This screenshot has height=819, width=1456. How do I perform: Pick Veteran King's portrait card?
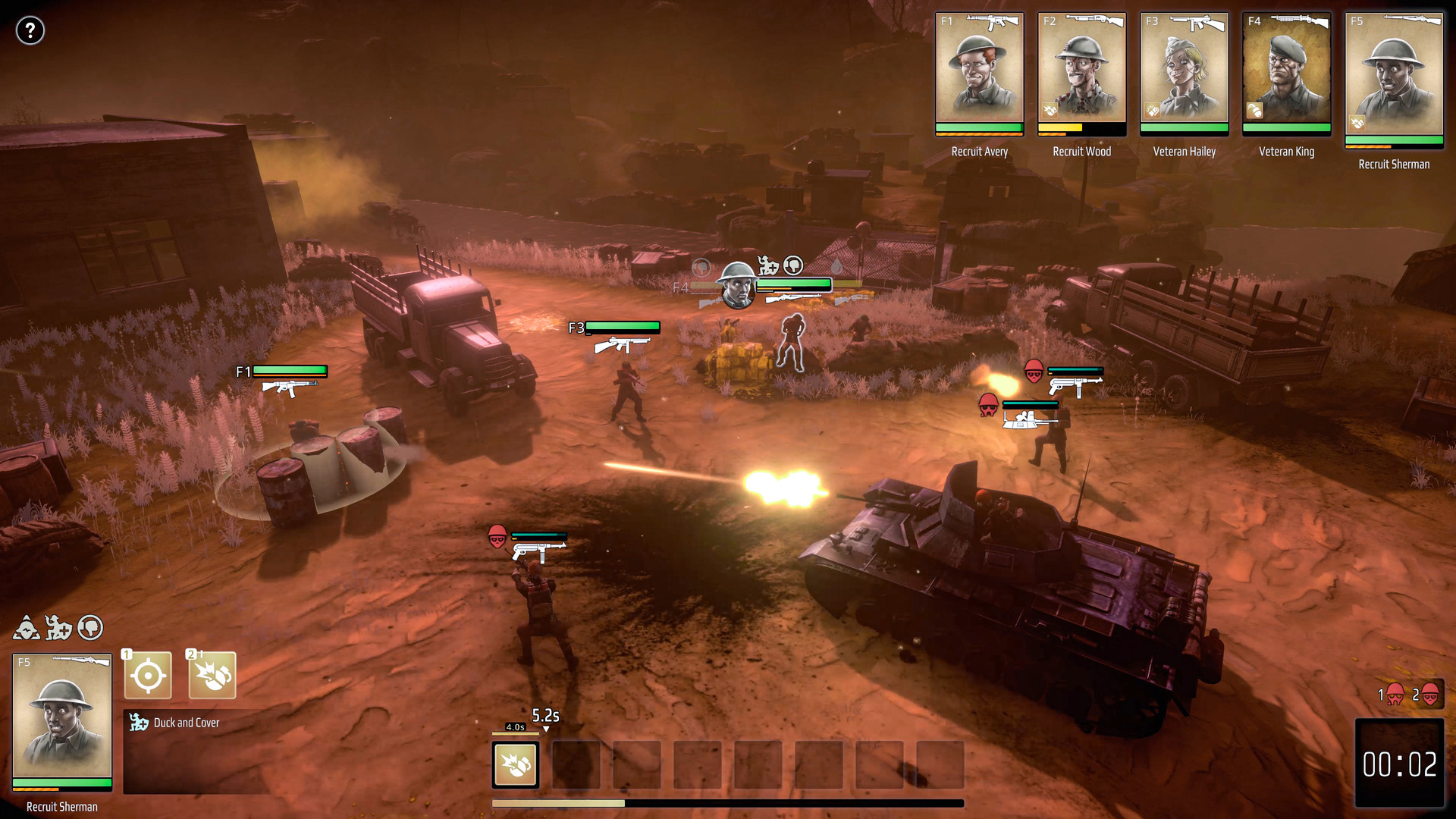[x=1286, y=72]
